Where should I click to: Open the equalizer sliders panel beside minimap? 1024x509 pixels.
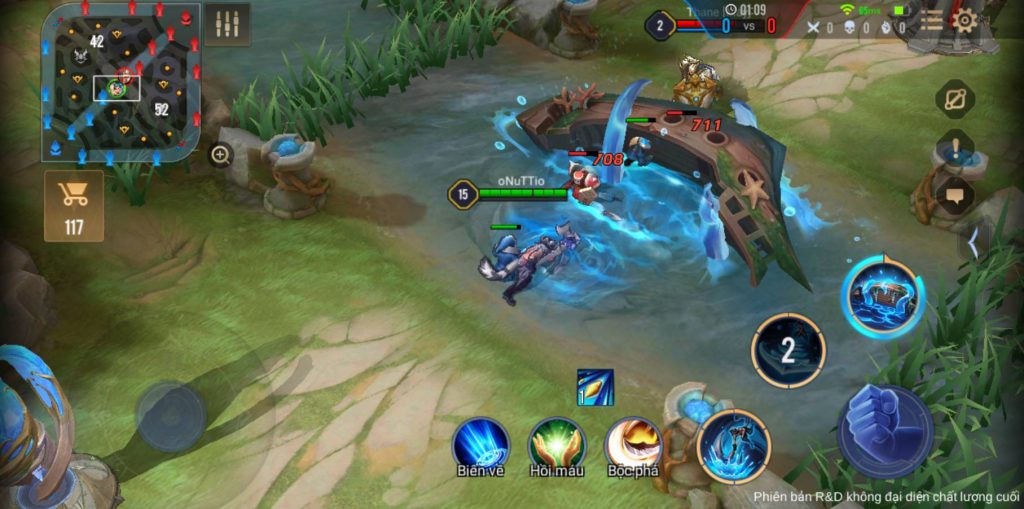pos(227,24)
